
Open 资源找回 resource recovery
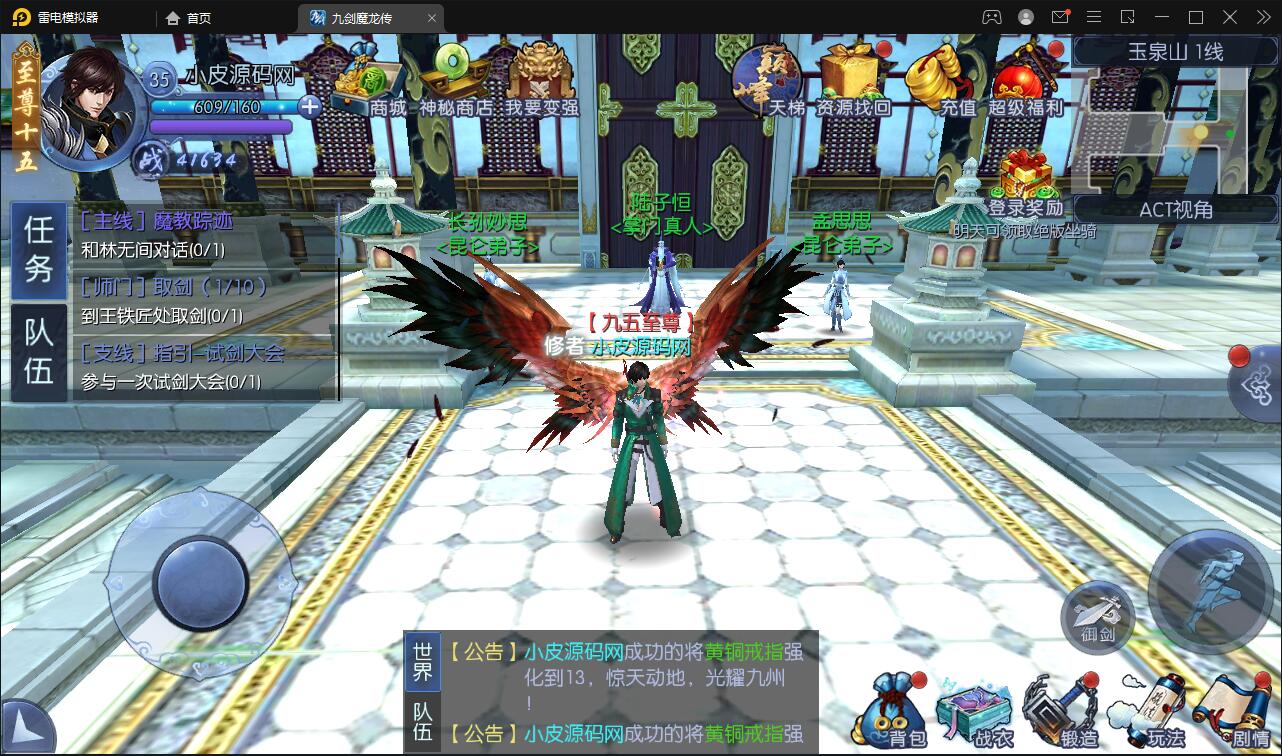tap(852, 80)
